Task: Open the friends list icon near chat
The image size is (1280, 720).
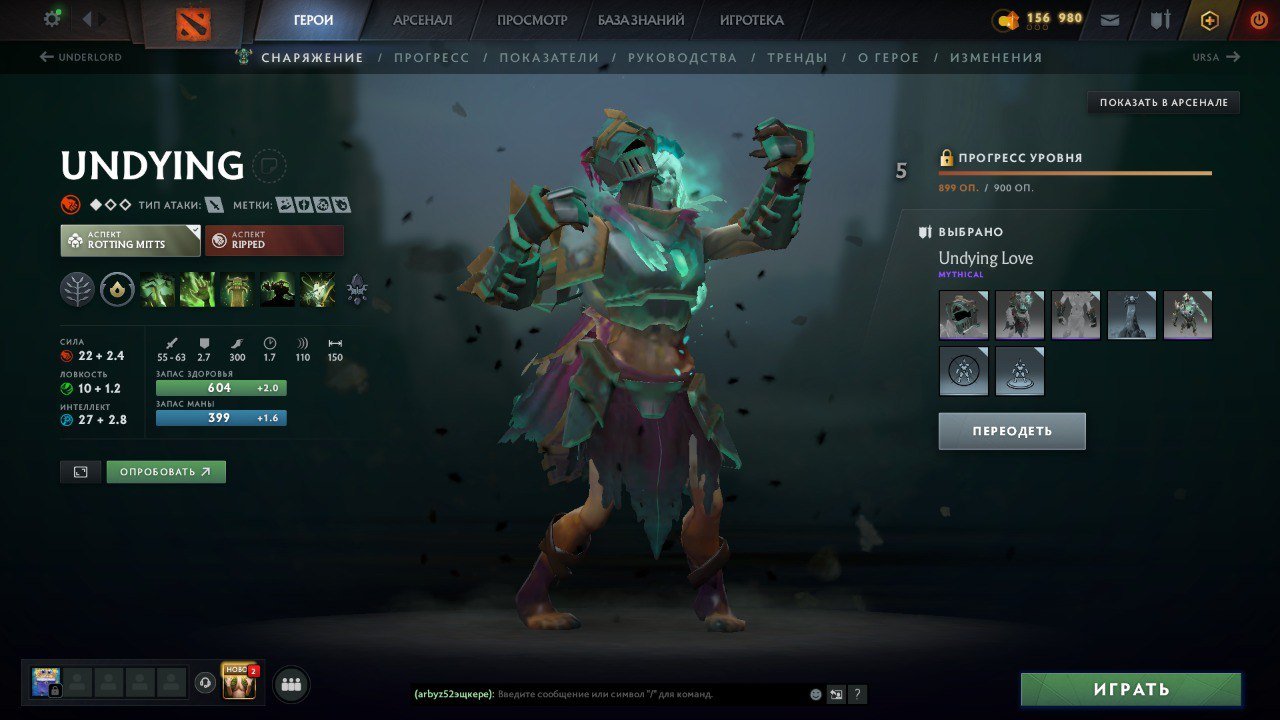Action: click(x=289, y=683)
